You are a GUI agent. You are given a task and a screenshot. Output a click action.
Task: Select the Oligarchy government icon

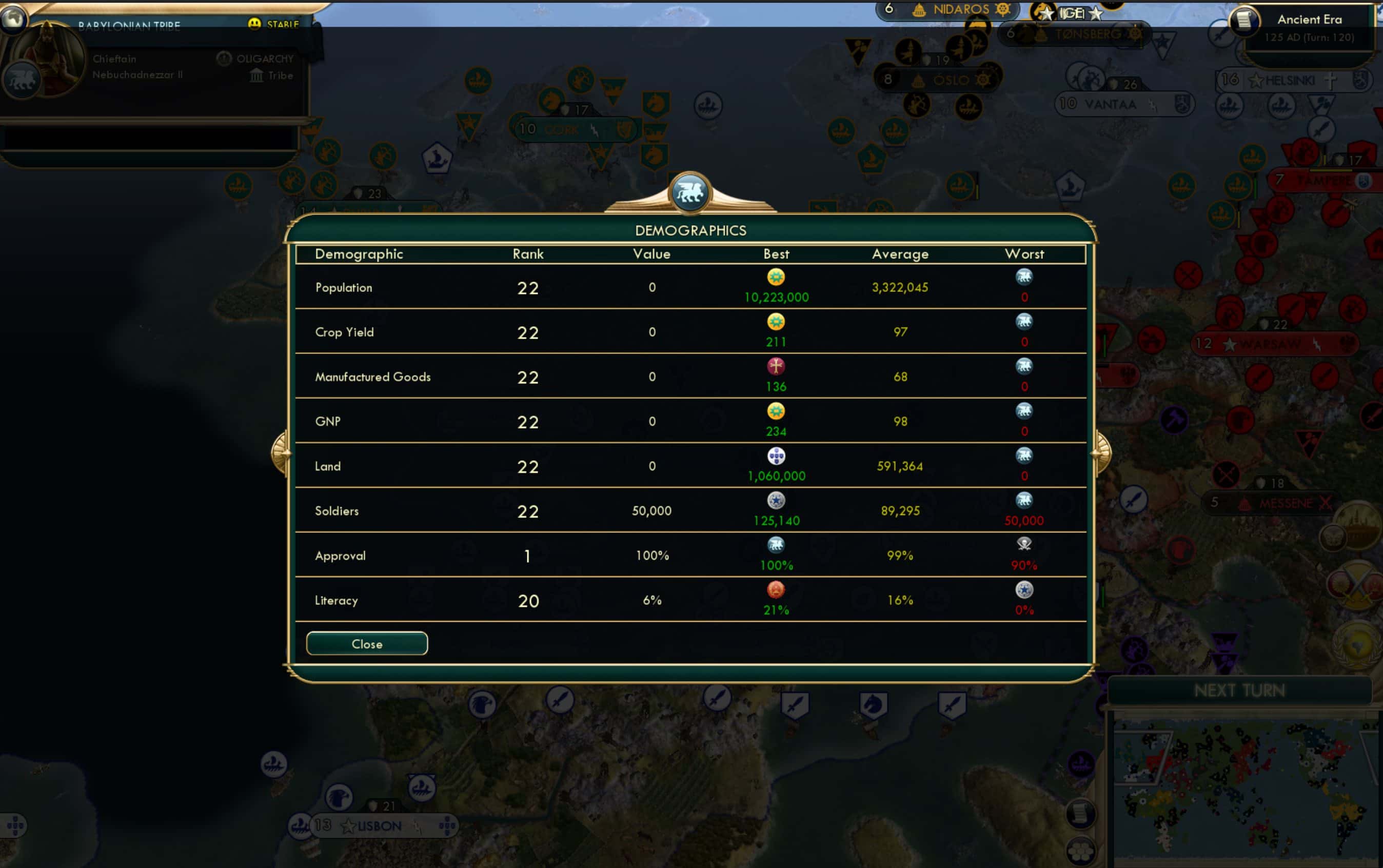tap(225, 59)
